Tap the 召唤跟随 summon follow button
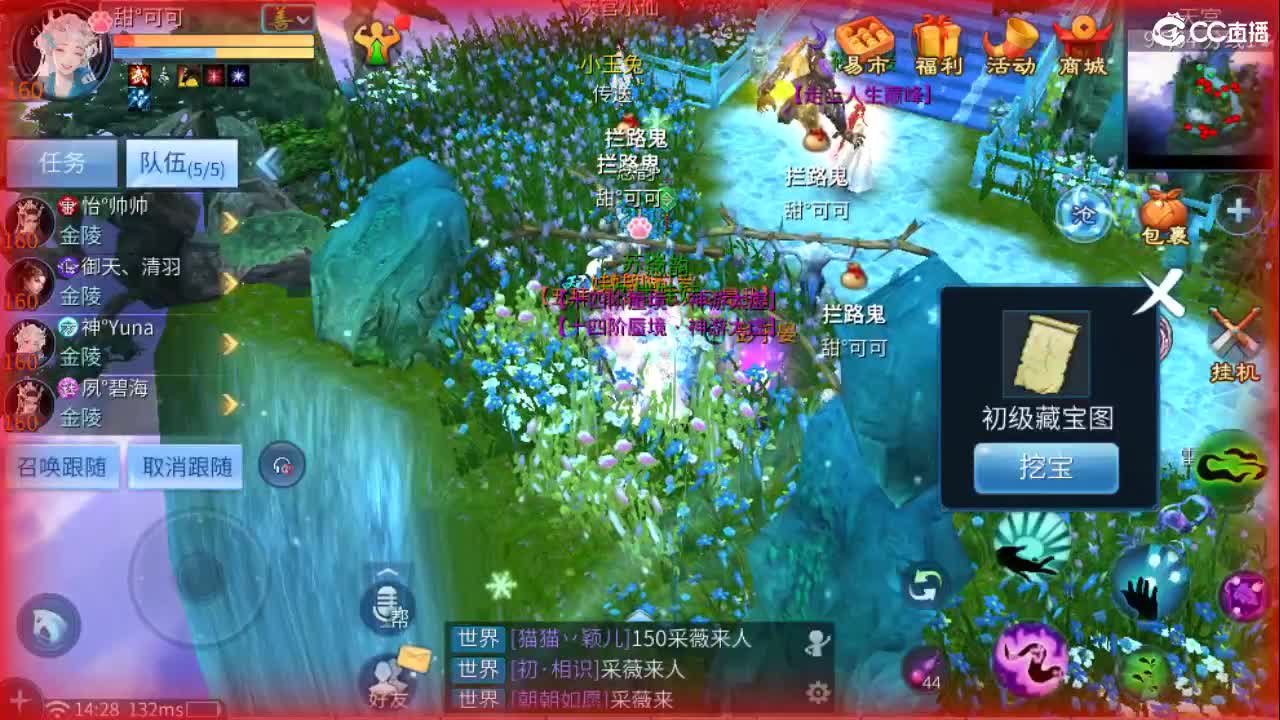This screenshot has width=1280, height=720. click(x=59, y=466)
